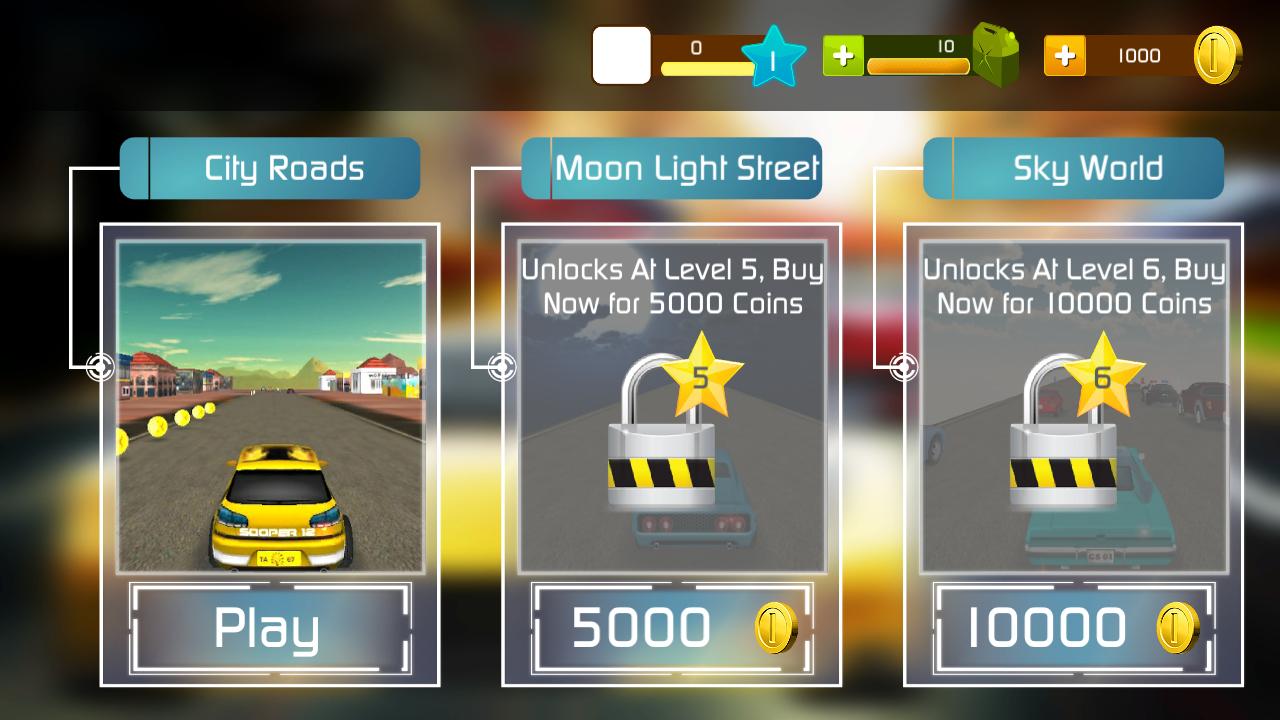Buy Sky World for 10000 coins
Image resolution: width=1280 pixels, height=720 pixels.
tap(1074, 628)
